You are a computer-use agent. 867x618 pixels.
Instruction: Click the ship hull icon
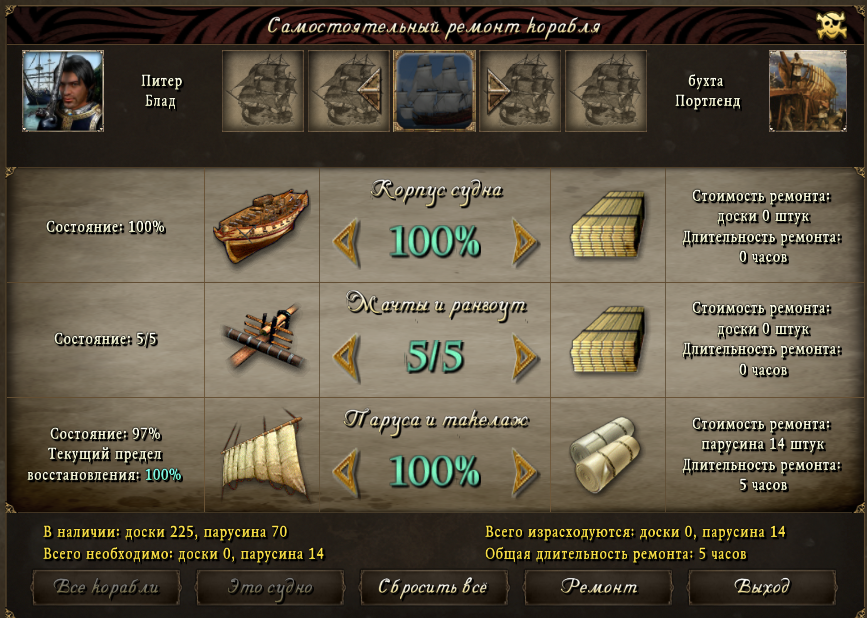[260, 227]
